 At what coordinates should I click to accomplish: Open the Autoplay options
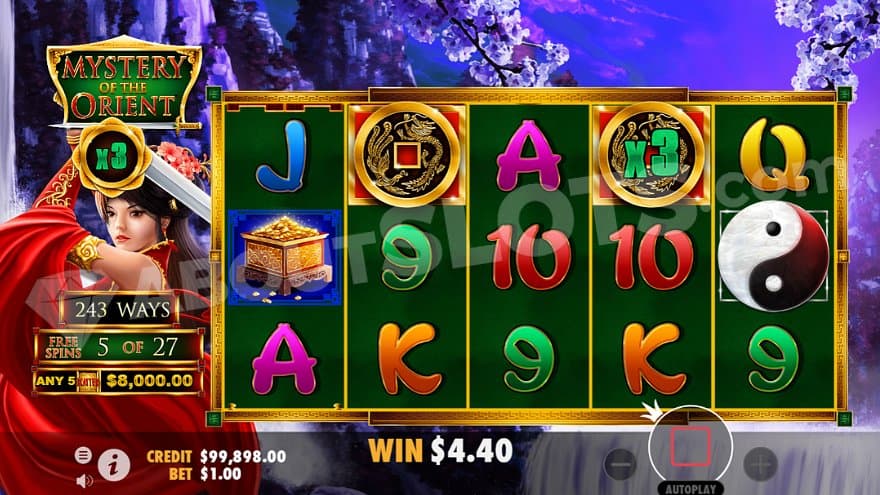(x=690, y=487)
